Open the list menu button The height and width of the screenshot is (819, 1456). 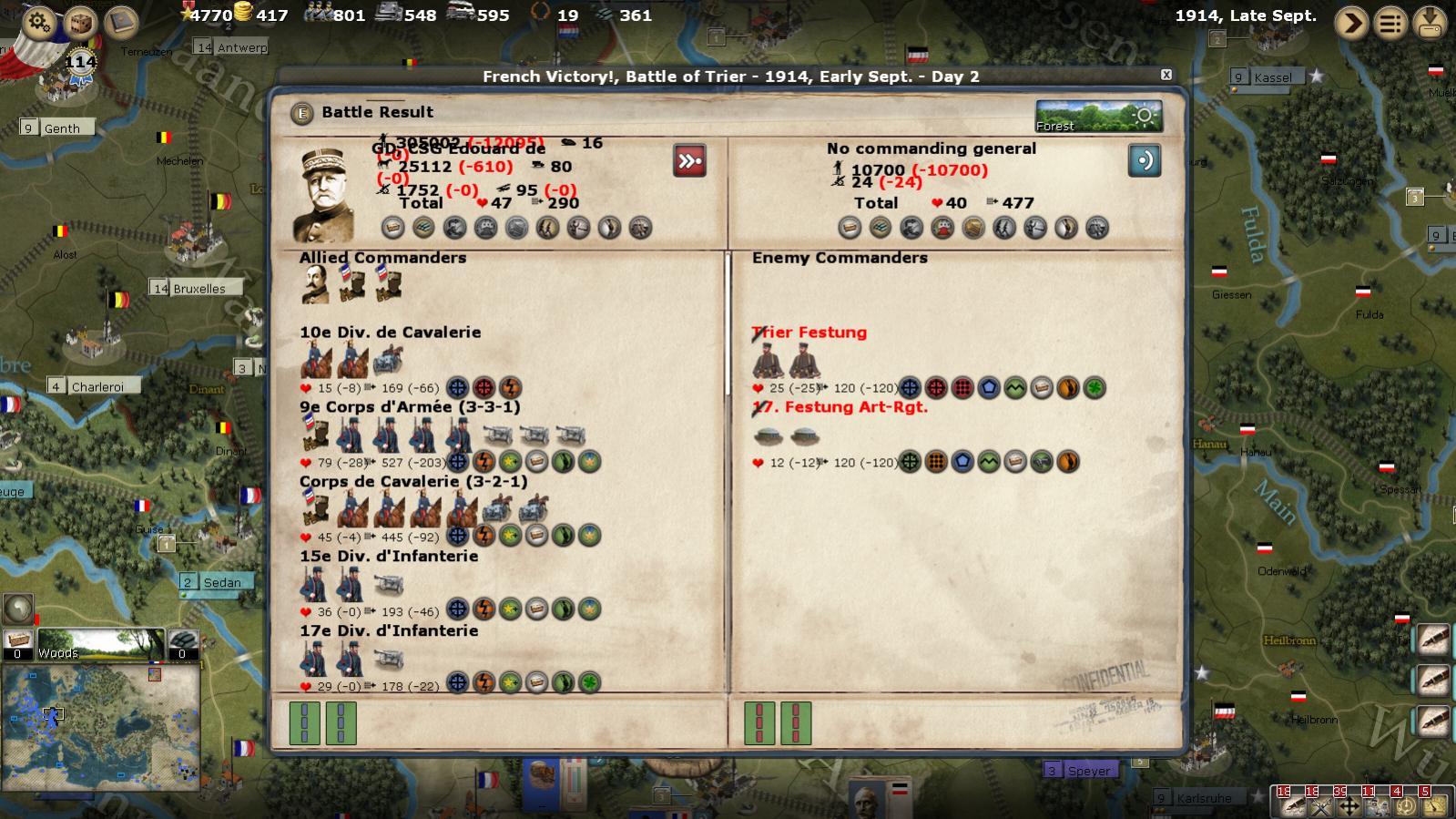point(1390,22)
